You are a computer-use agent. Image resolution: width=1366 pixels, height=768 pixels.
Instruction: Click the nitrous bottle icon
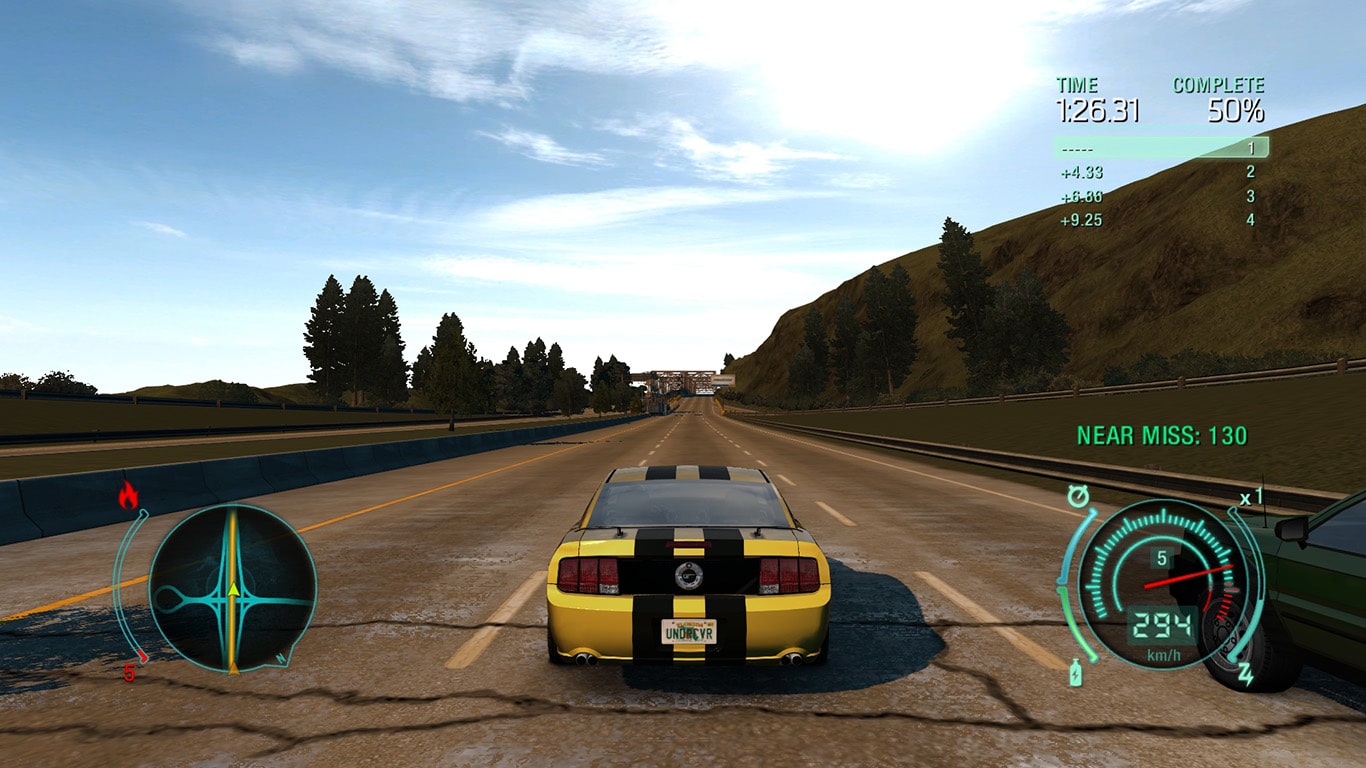click(x=1077, y=672)
